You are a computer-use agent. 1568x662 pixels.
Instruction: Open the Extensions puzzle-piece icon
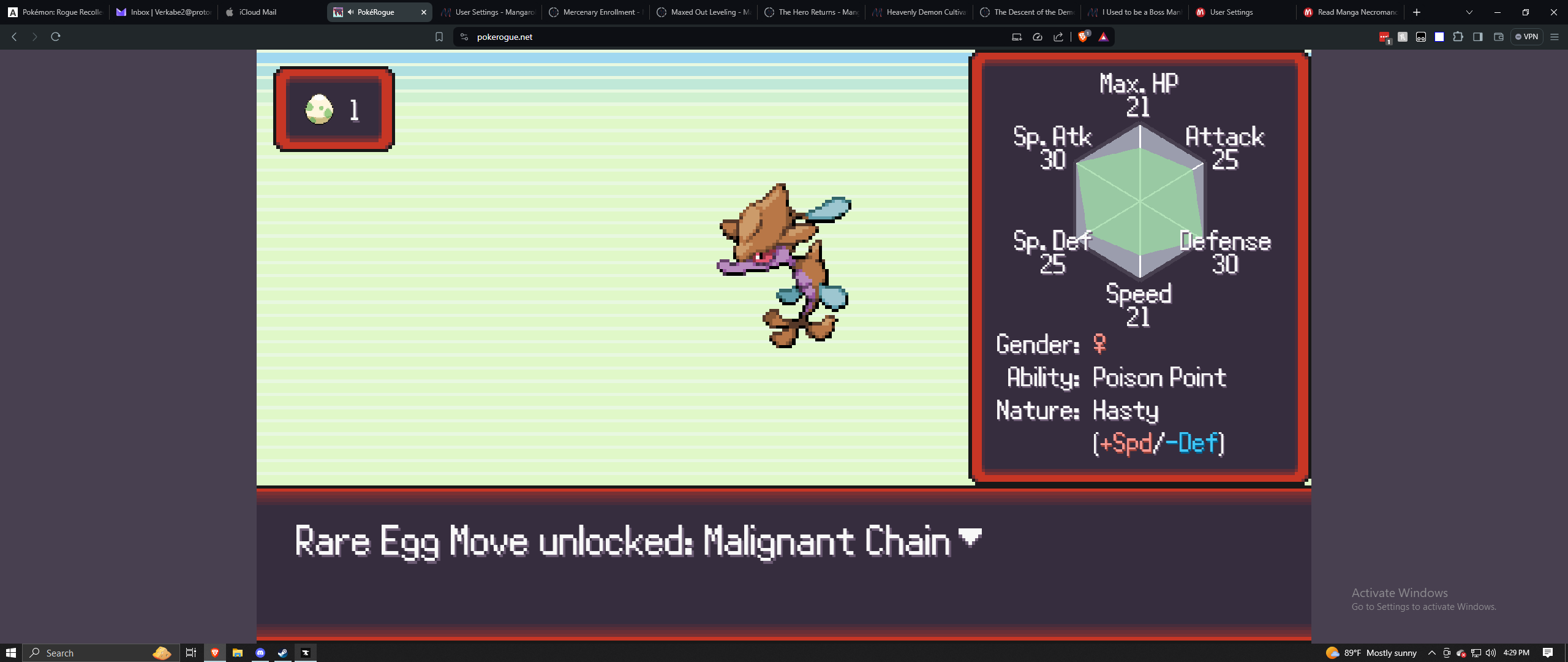coord(1458,37)
